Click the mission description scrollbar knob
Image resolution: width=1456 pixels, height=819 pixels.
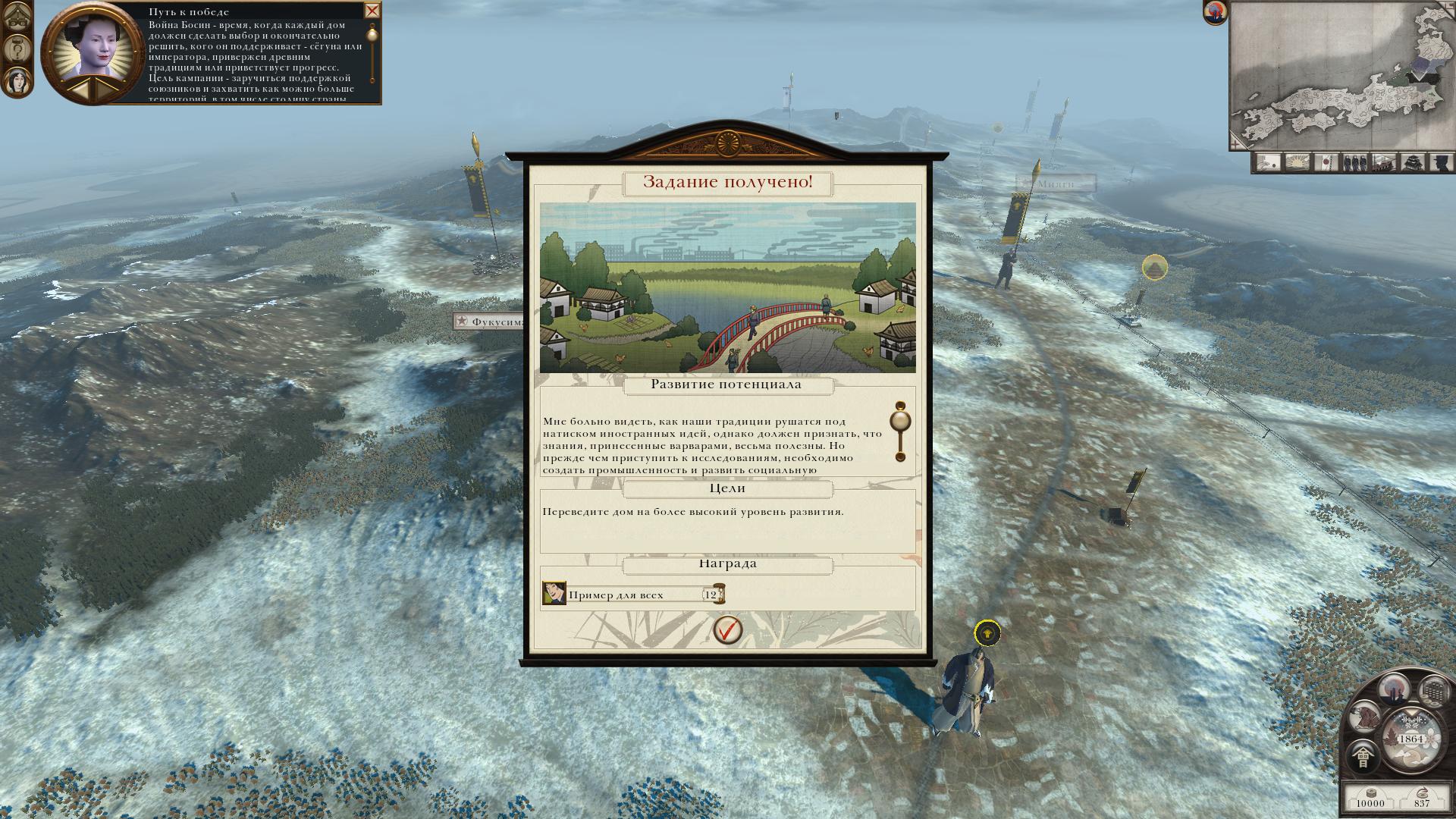coord(900,422)
